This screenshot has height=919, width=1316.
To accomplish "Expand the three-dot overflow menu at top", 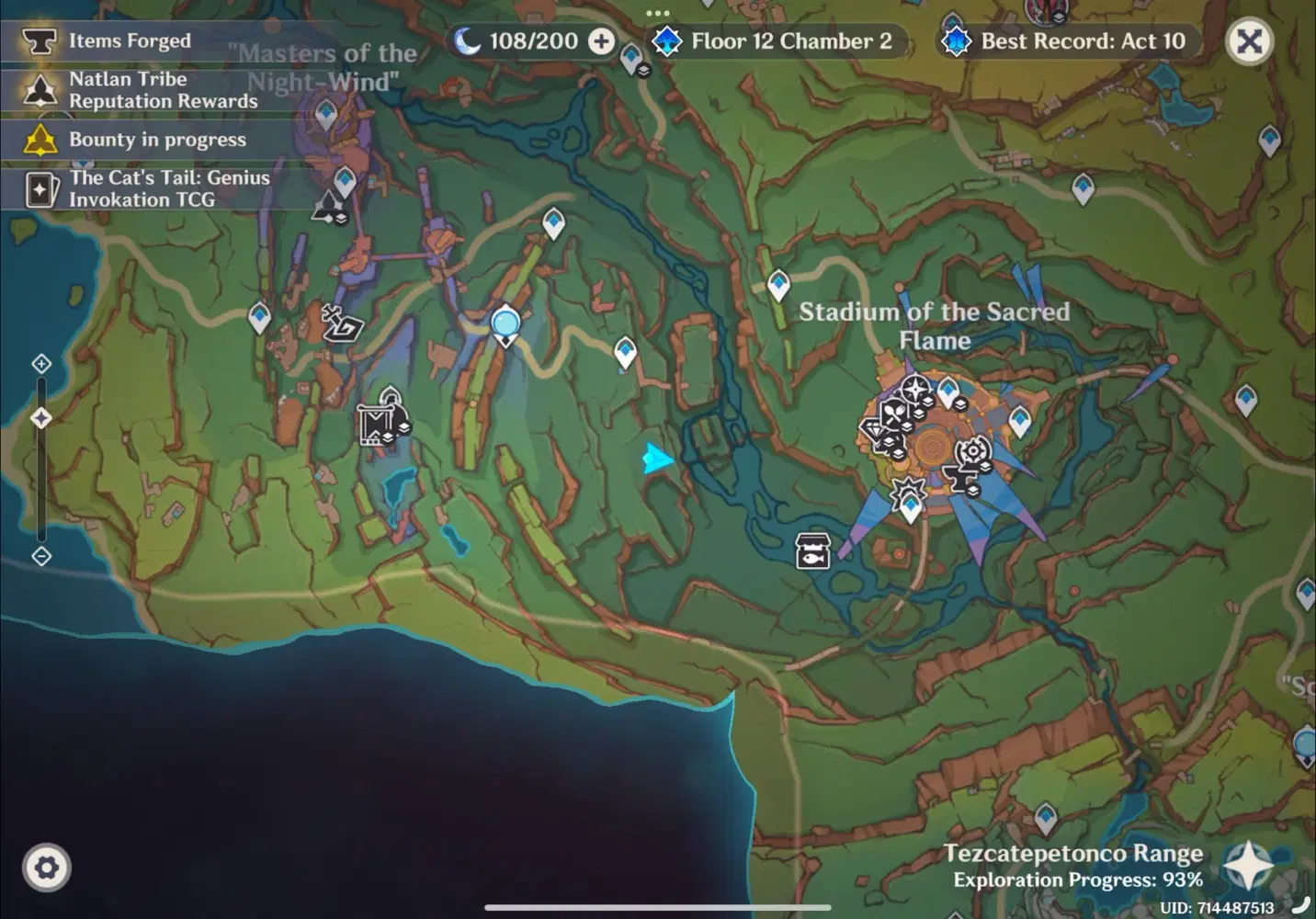I will tap(657, 12).
